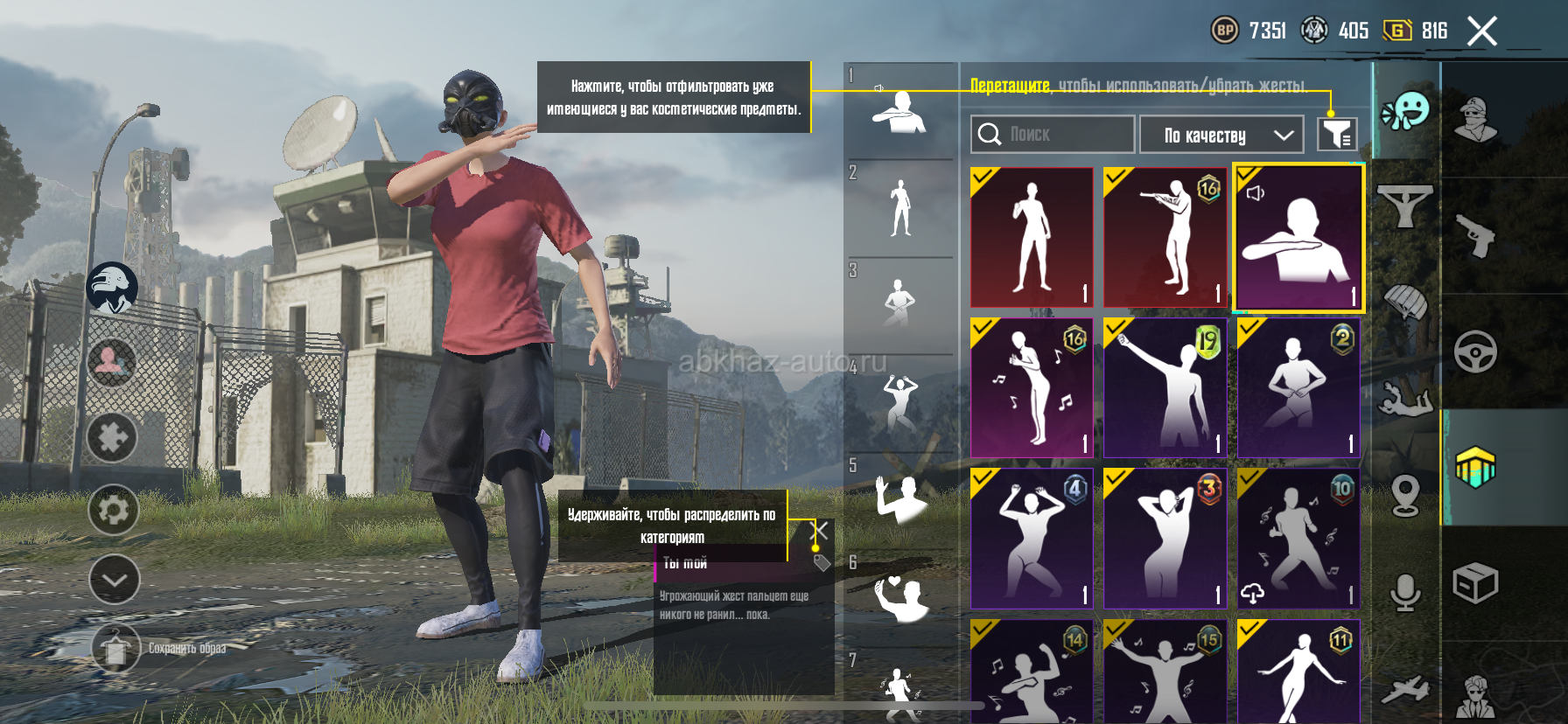Select the rifle aiming emote tile
Viewport: 1568px width, 724px height.
pos(1165,237)
